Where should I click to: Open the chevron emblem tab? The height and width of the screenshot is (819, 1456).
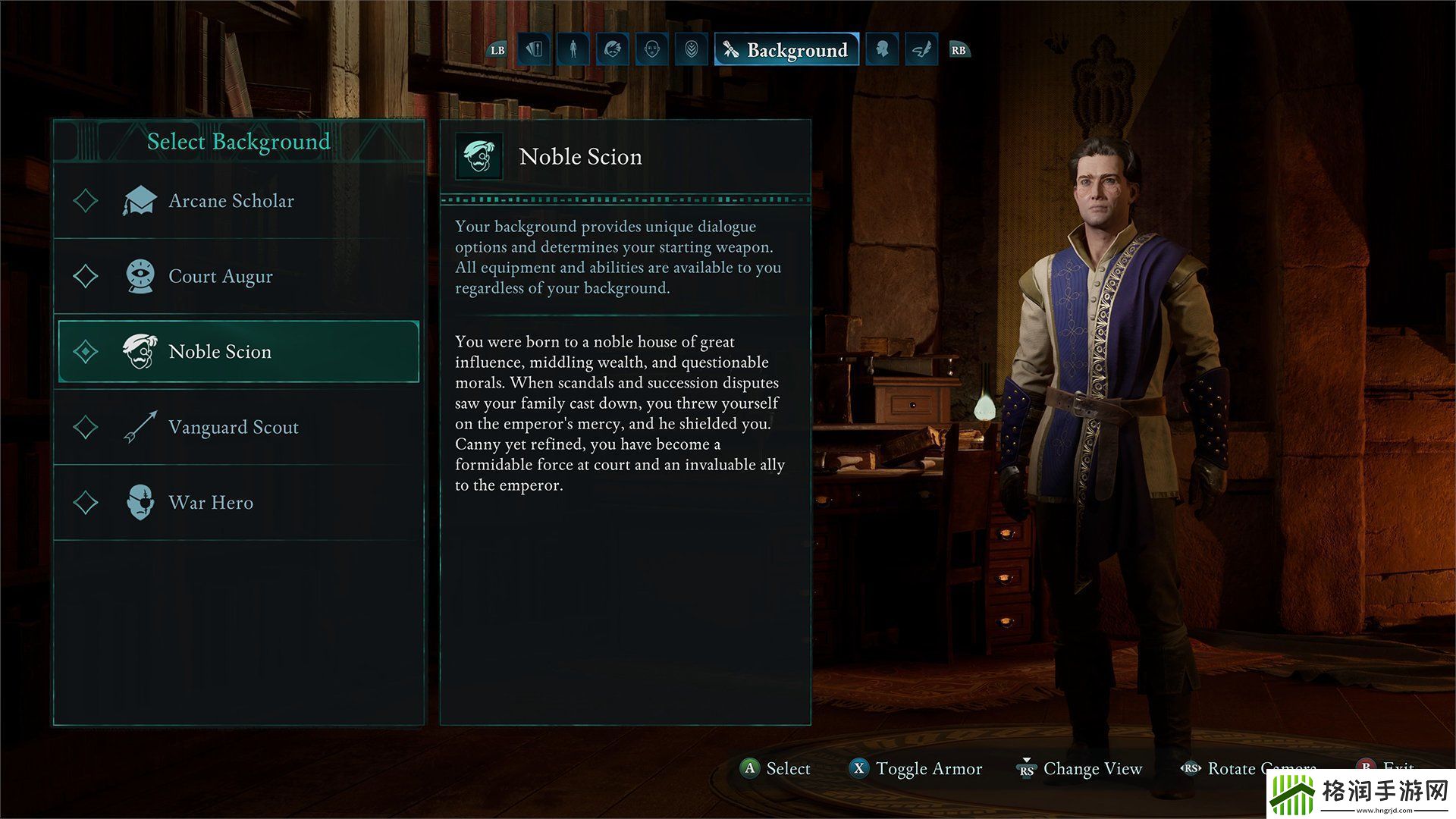691,50
